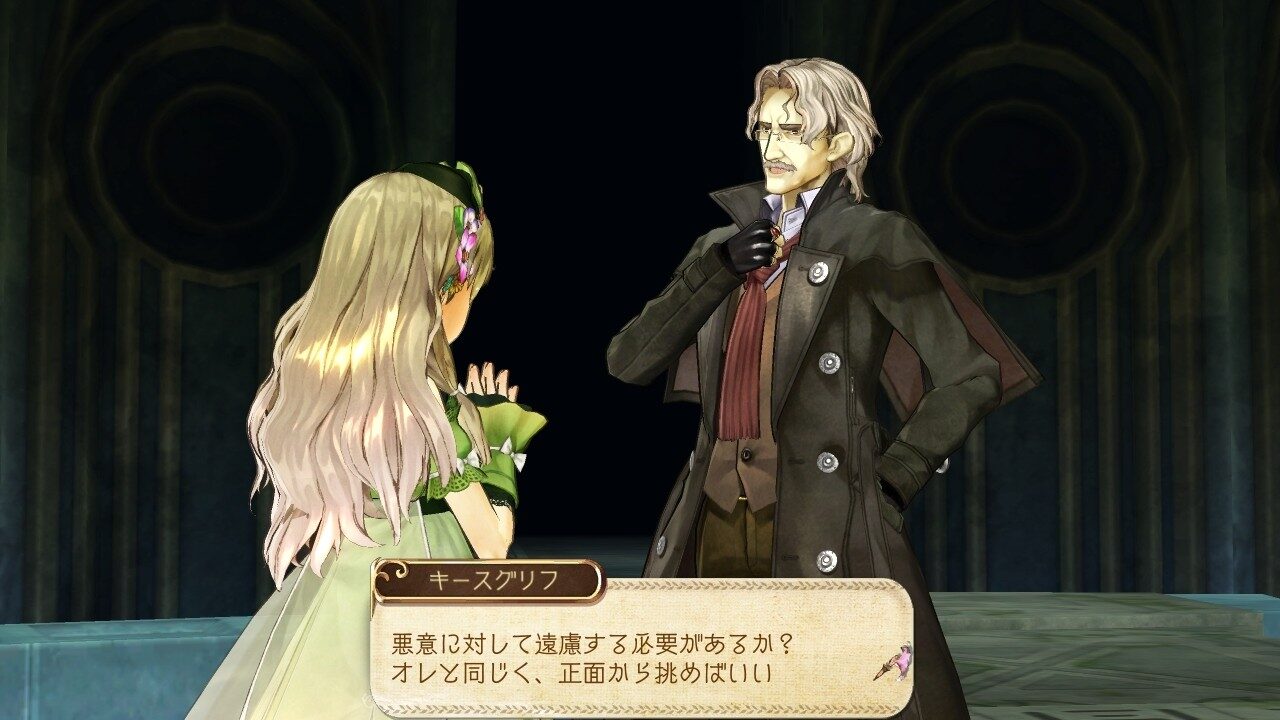The image size is (1280, 720).
Task: Select Keithgriff's monocle glasses
Action: pos(781,131)
